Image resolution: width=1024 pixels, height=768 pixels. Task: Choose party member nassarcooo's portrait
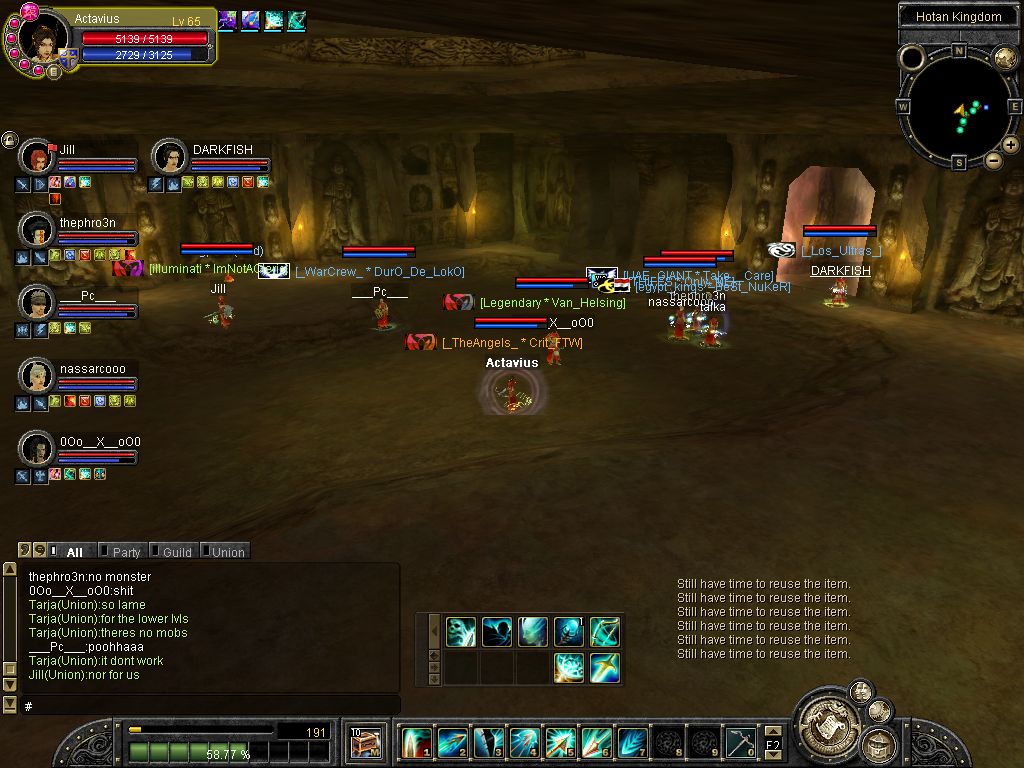37,376
